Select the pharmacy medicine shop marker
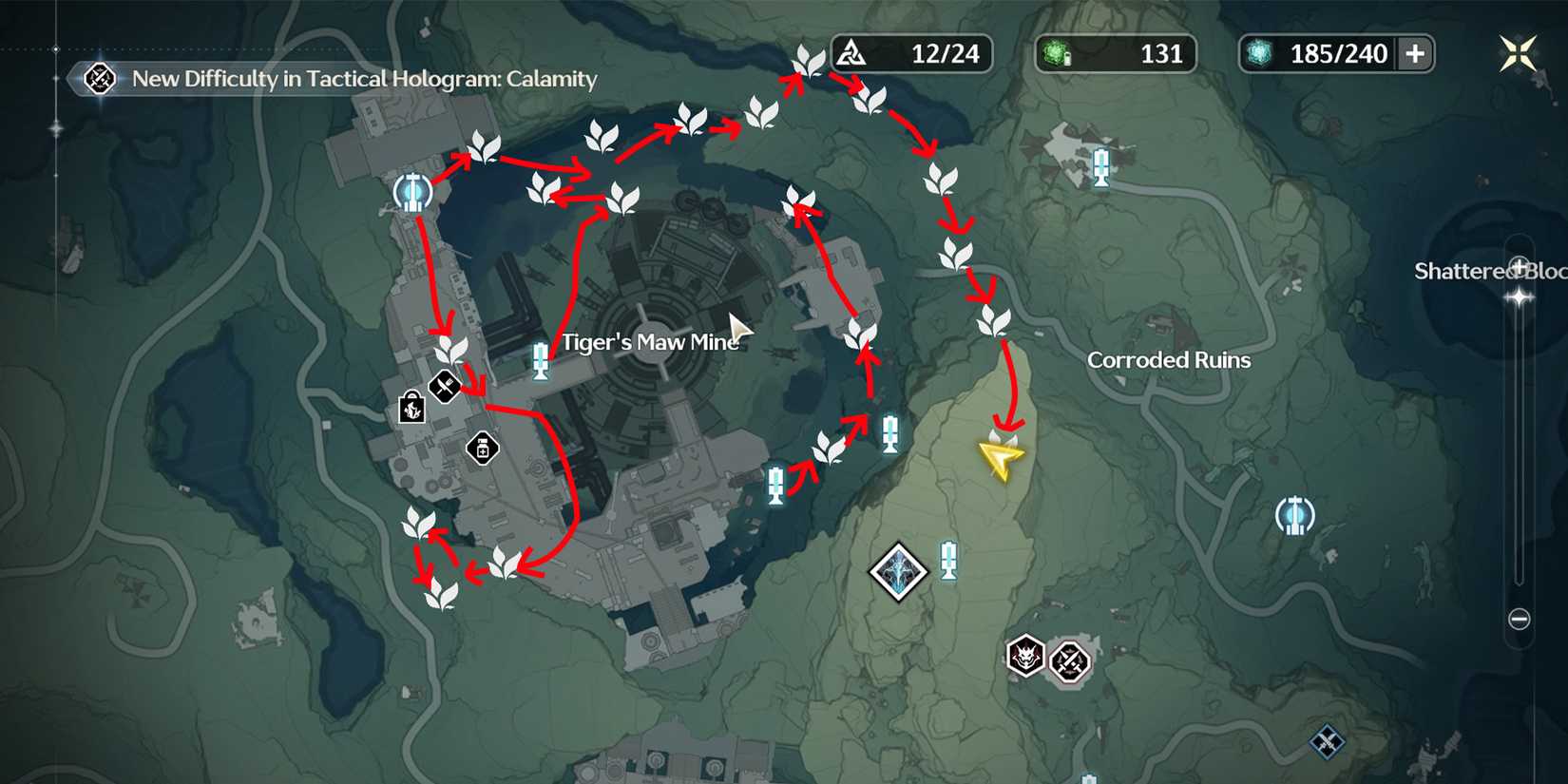 (x=484, y=447)
